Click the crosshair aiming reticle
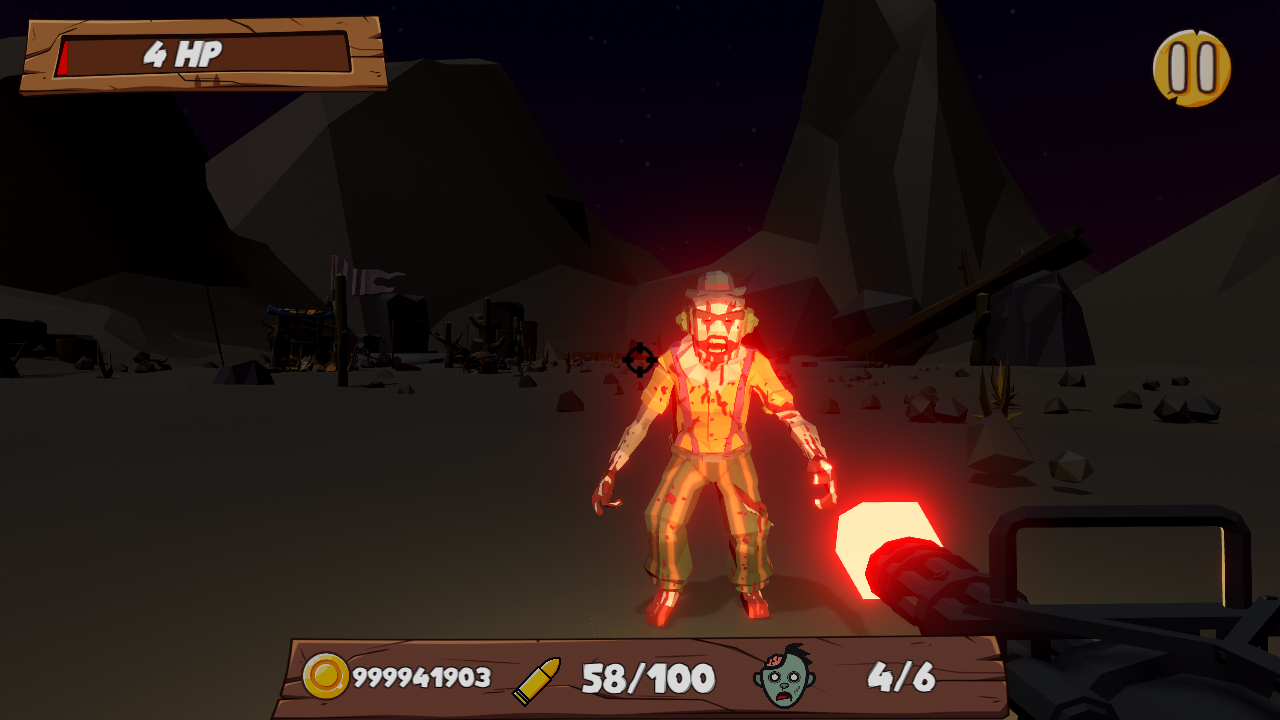Viewport: 1280px width, 720px height. [638, 360]
